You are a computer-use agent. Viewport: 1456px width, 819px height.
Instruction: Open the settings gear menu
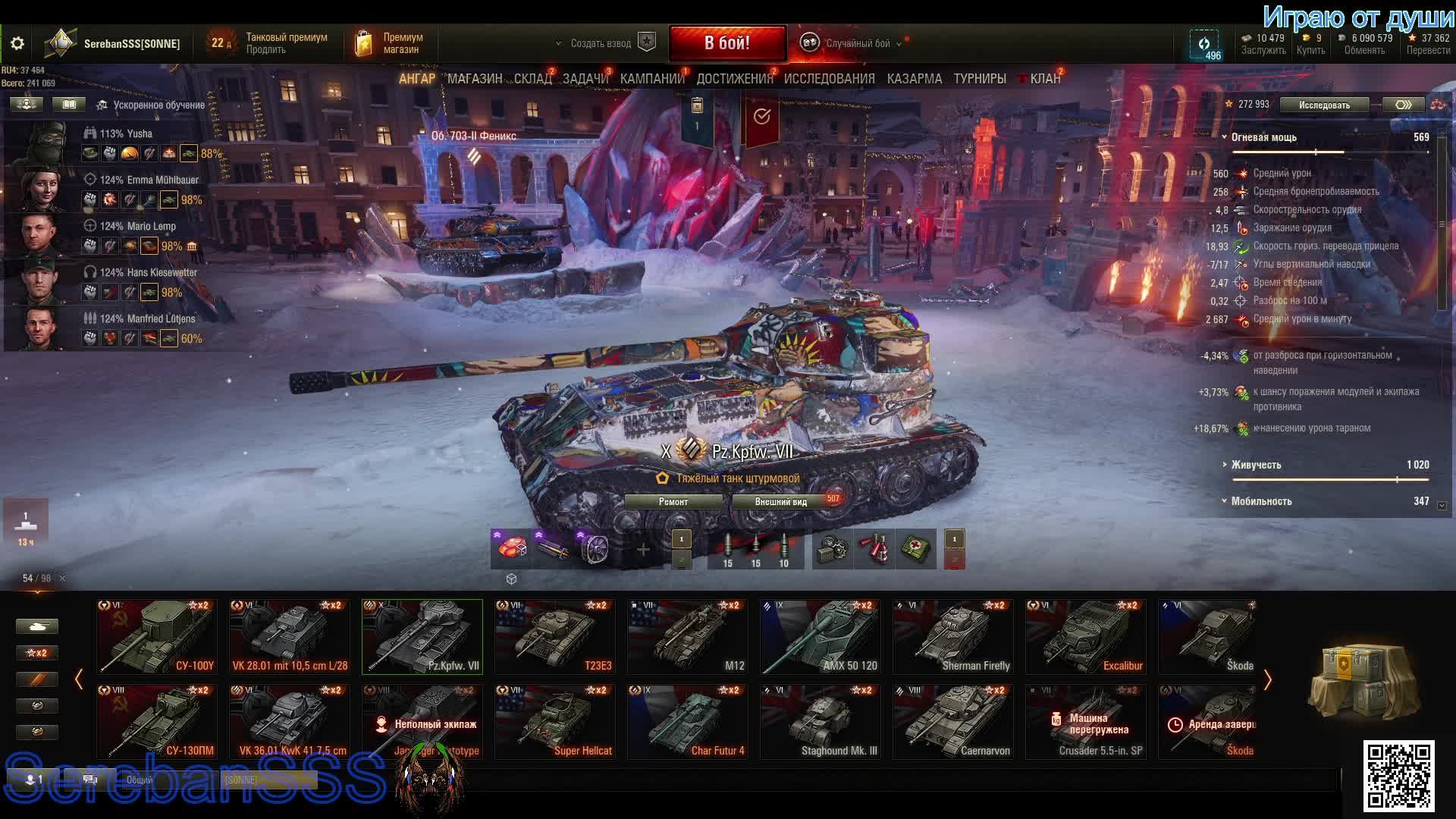click(x=17, y=44)
